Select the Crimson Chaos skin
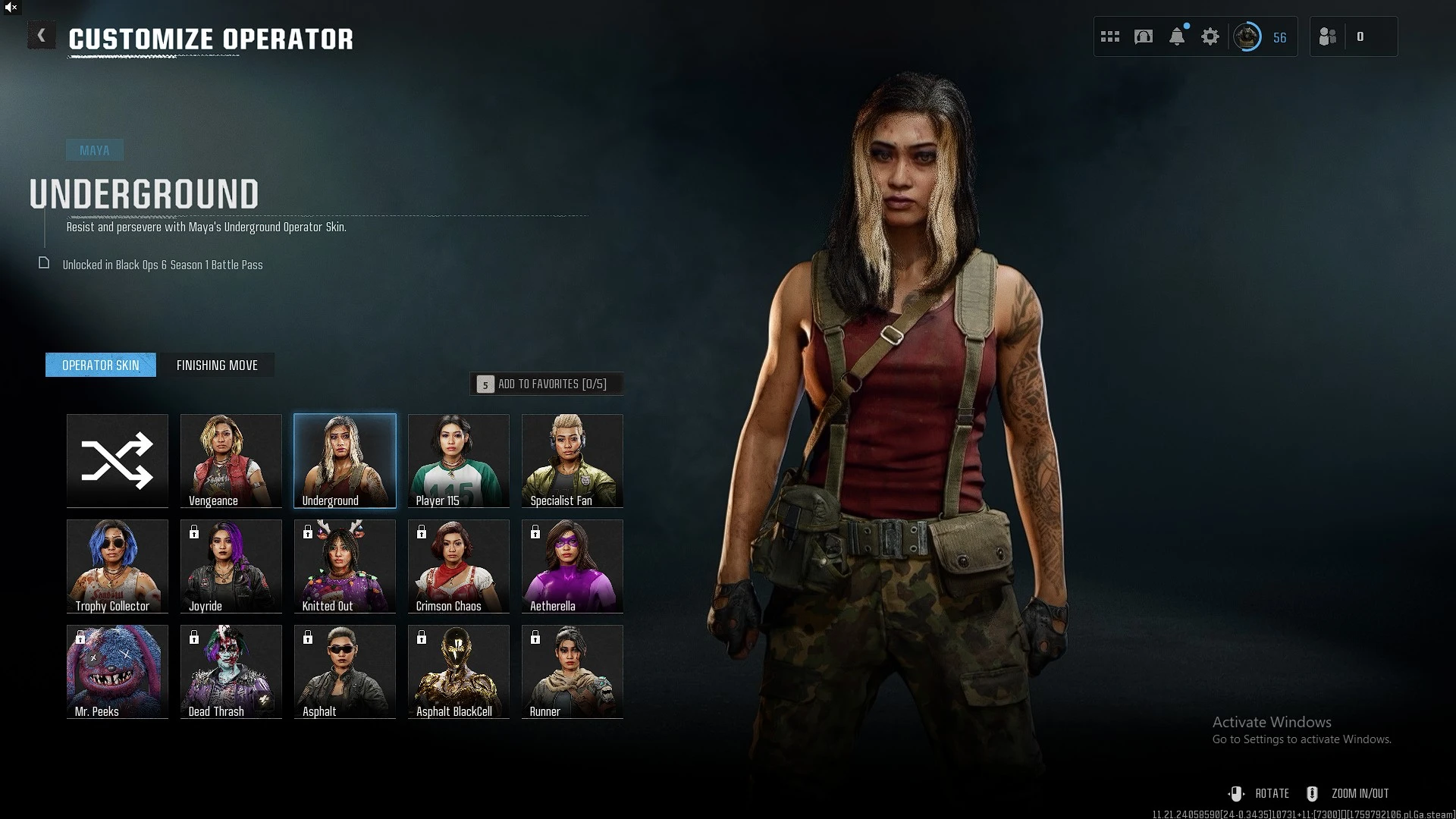 coord(459,566)
